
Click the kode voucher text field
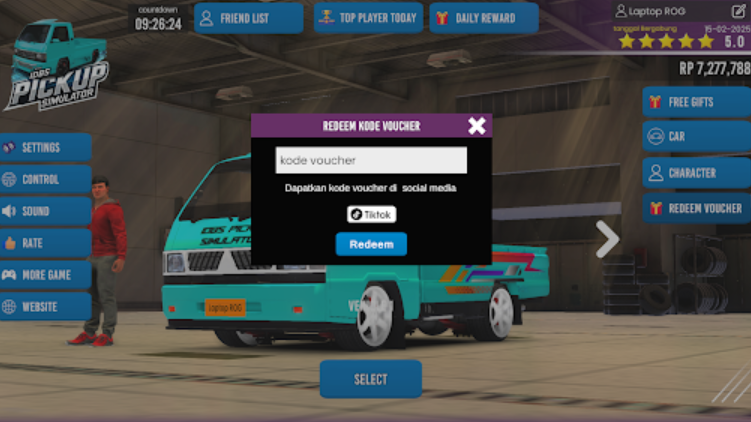[x=371, y=160]
